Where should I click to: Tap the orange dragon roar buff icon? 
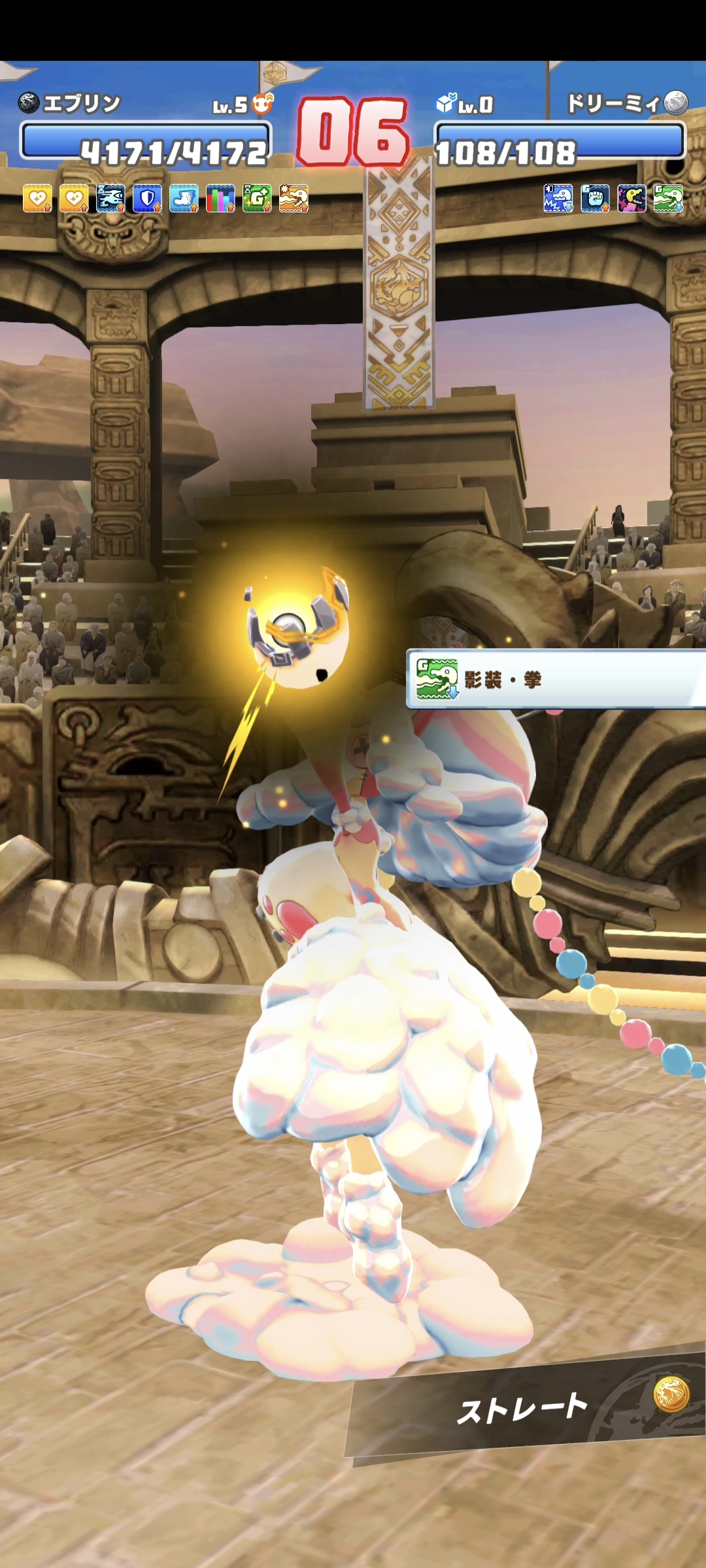[294, 199]
